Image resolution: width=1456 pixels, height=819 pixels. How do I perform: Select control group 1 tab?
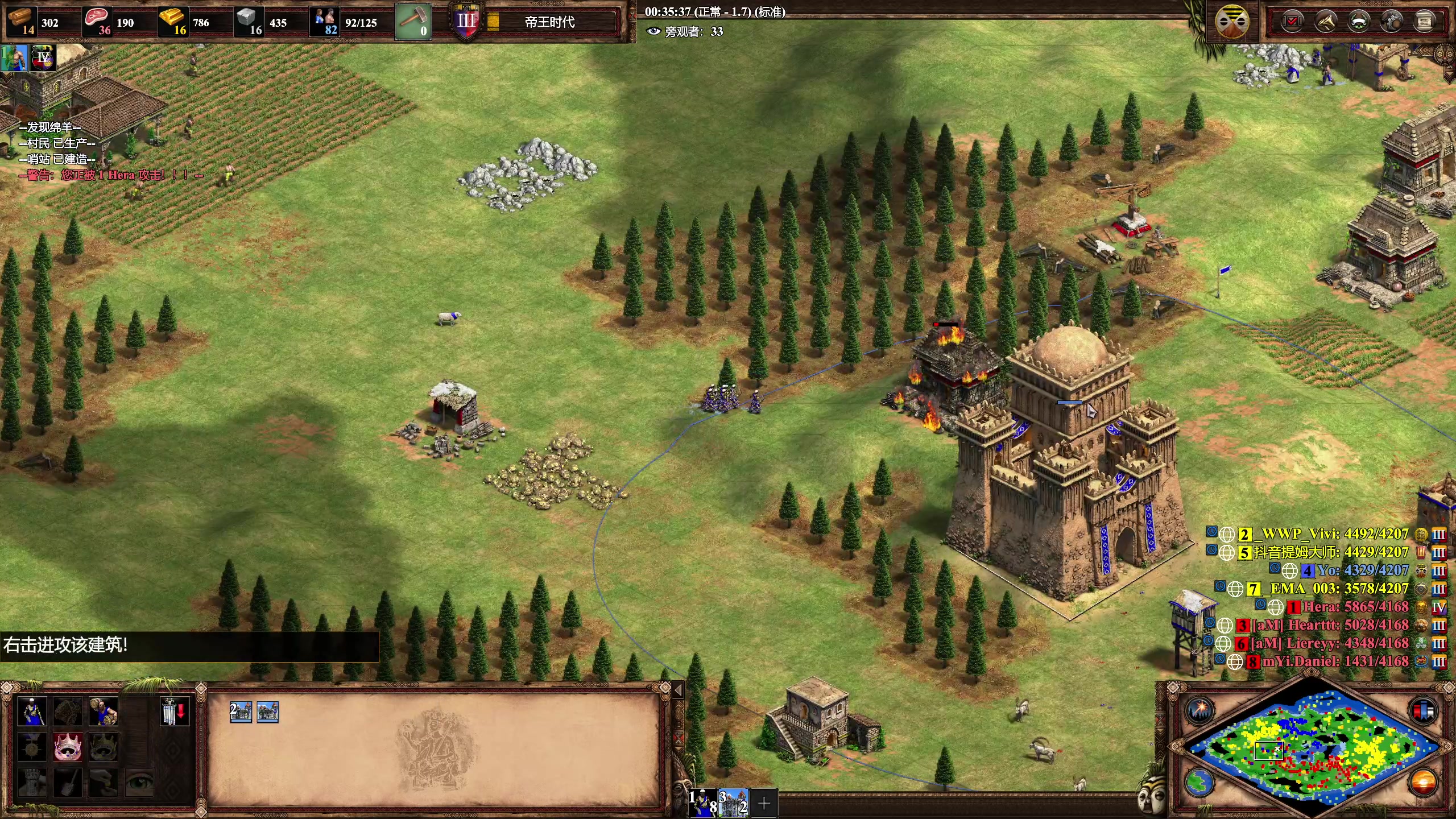click(x=703, y=803)
